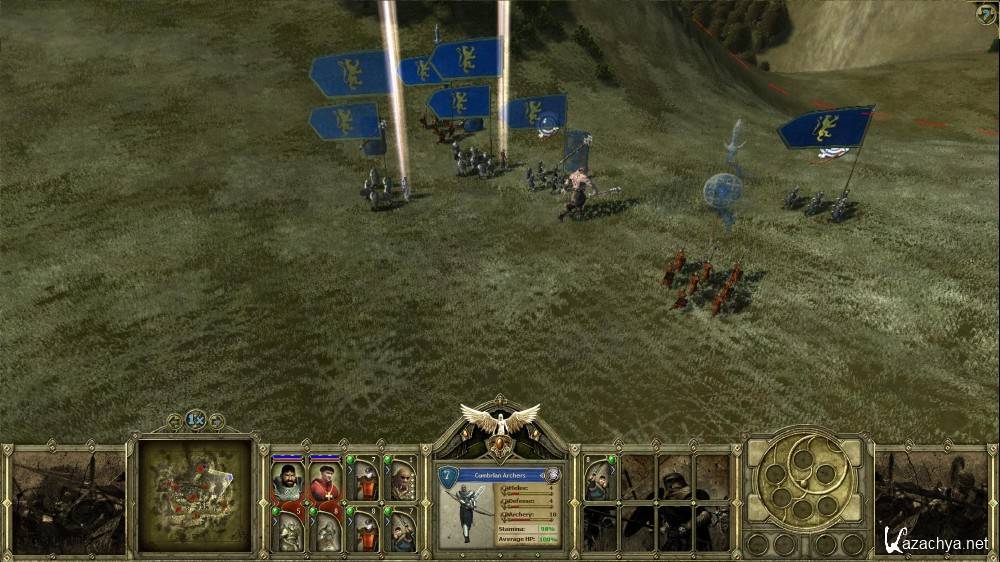1000x562 pixels.
Task: Speed up game with right arrow
Action: pyautogui.click(x=217, y=421)
